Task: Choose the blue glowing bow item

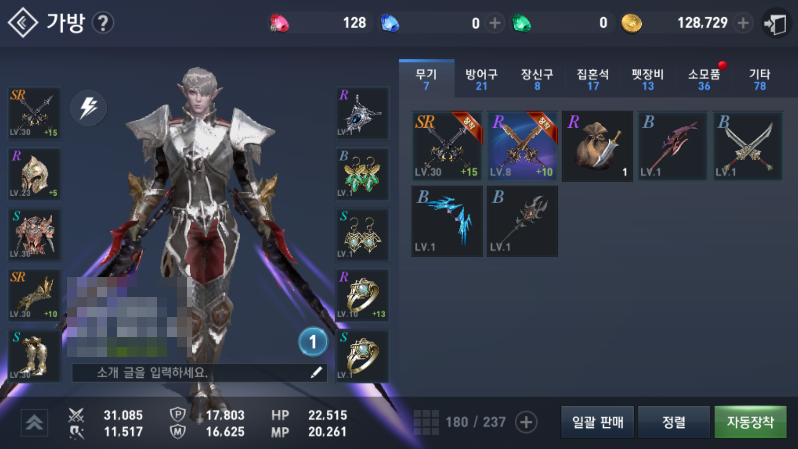Action: point(446,221)
